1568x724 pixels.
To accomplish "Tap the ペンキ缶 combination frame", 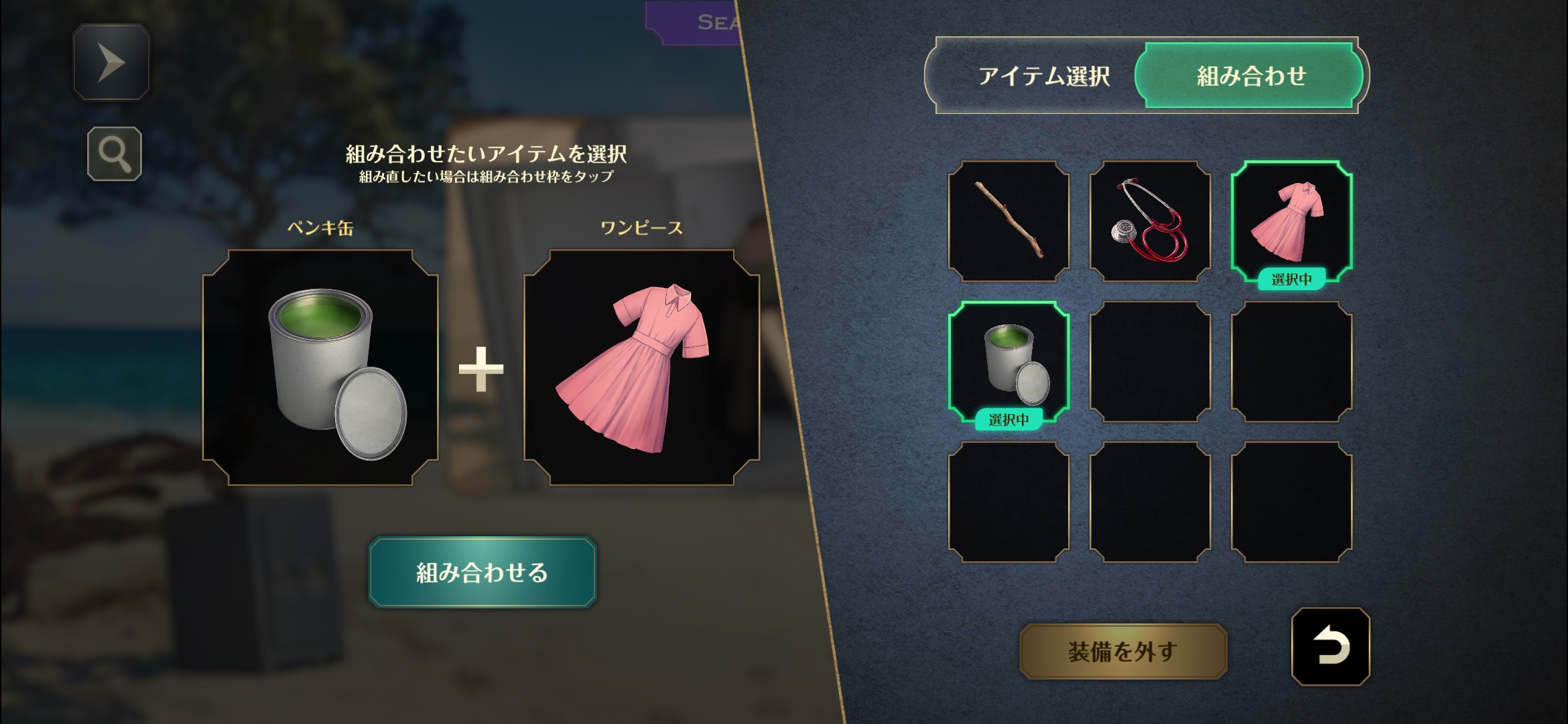I will [320, 367].
